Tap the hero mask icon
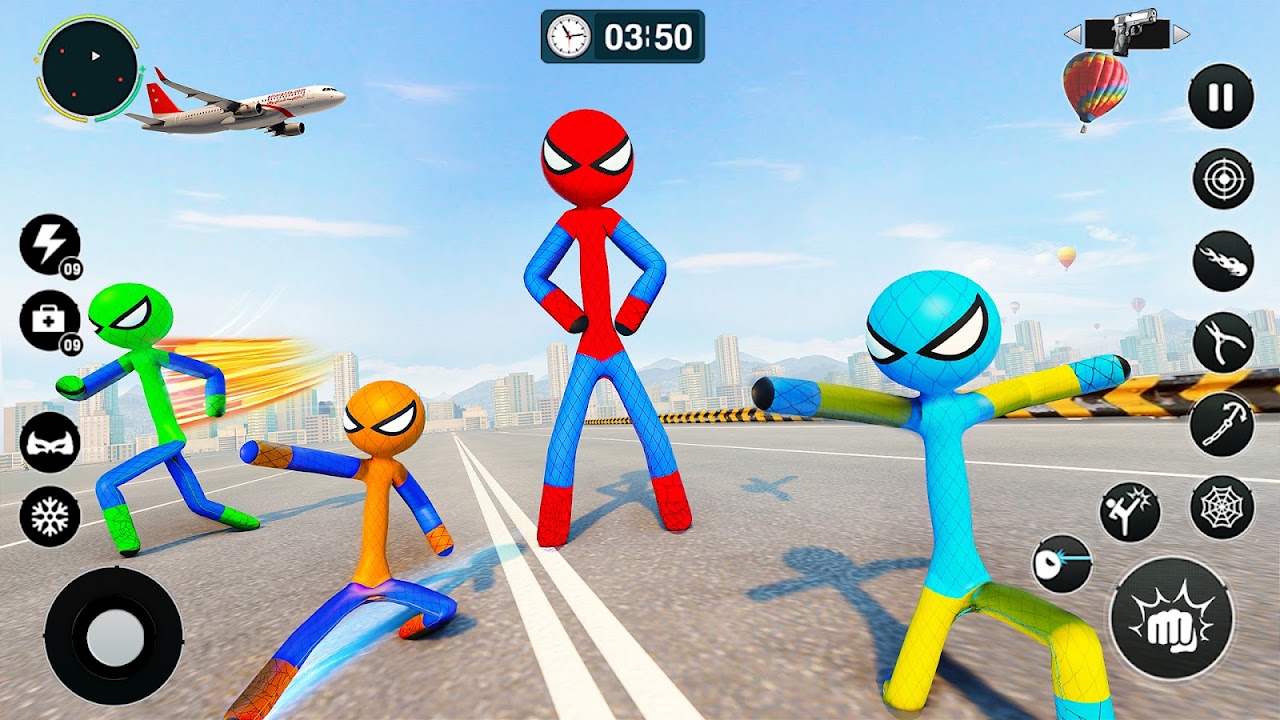The image size is (1280, 720). point(50,441)
